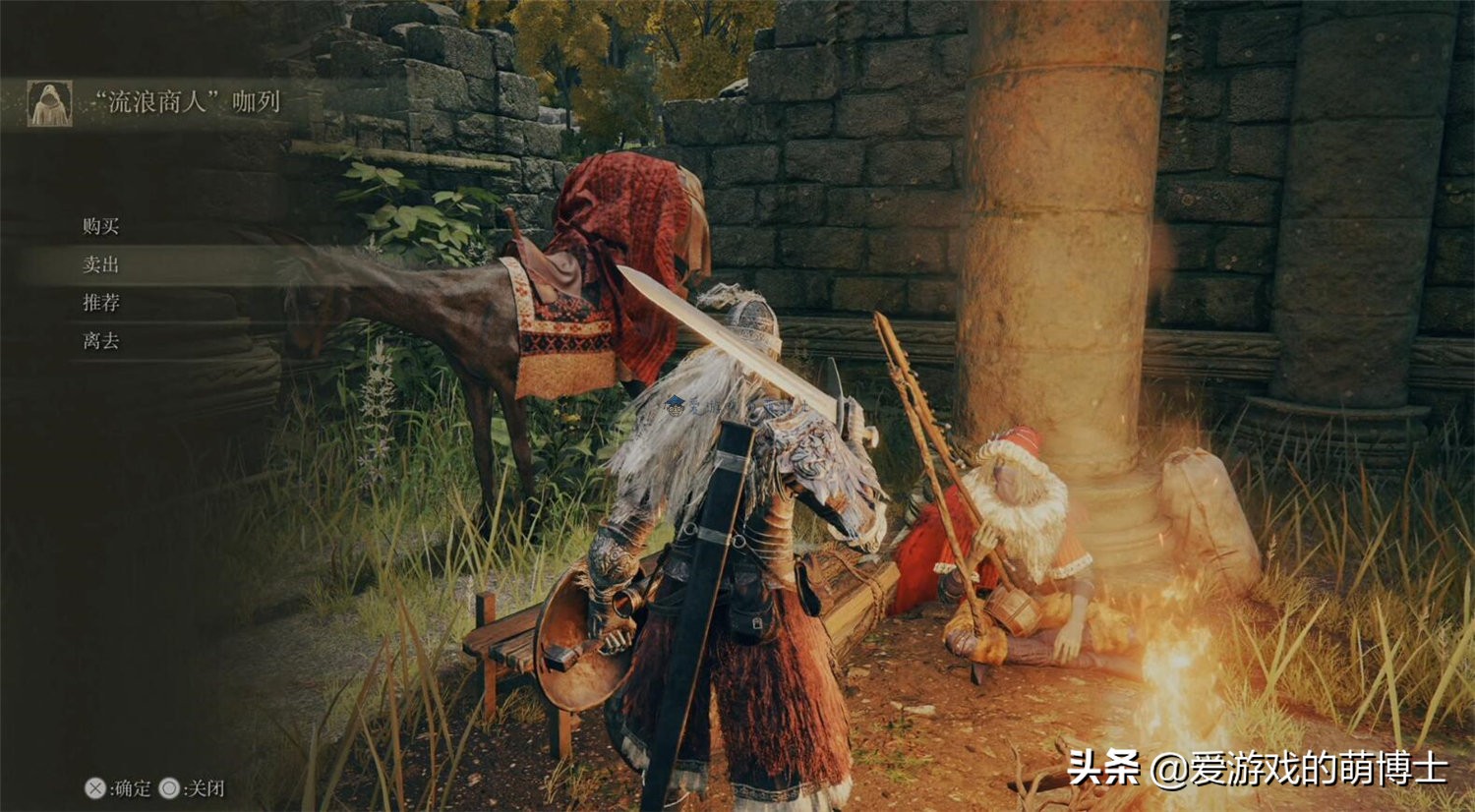The width and height of the screenshot is (1475, 812).
Task: Choose the 推荐 (Recommend) entry
Action: coord(102,303)
